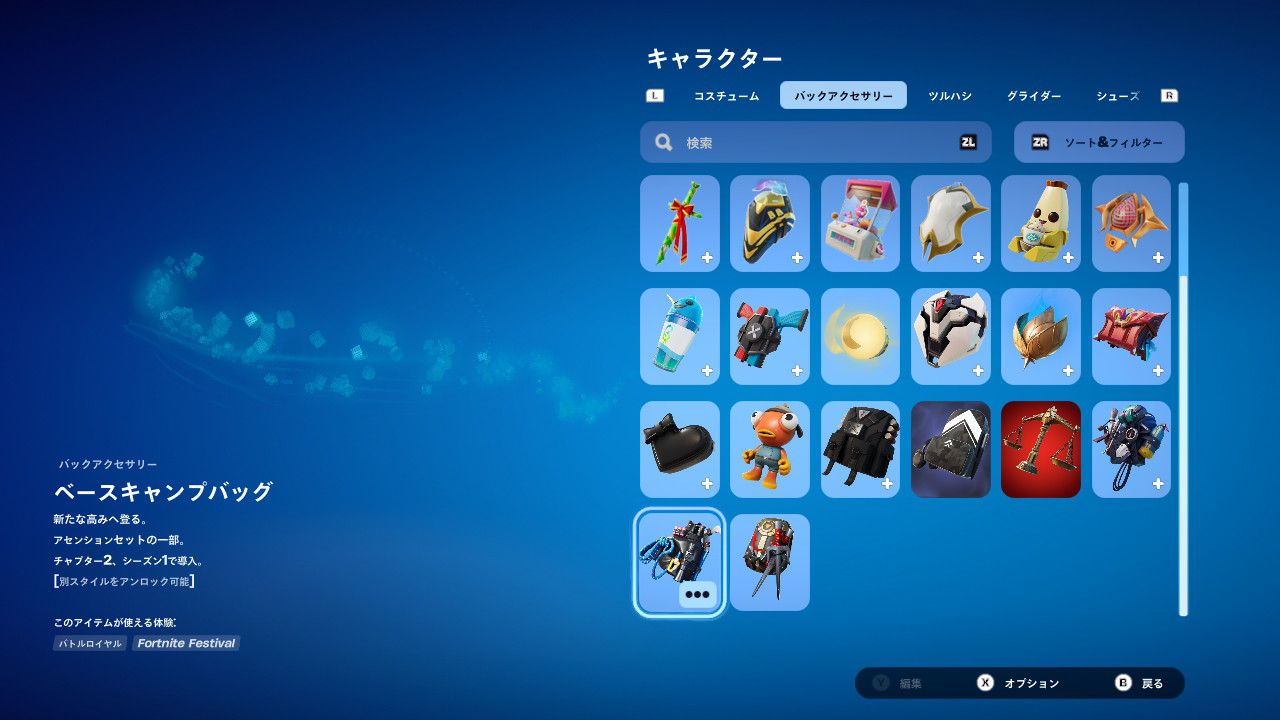1280x720 pixels.
Task: Select the バックアクセサリー tab
Action: tap(843, 96)
